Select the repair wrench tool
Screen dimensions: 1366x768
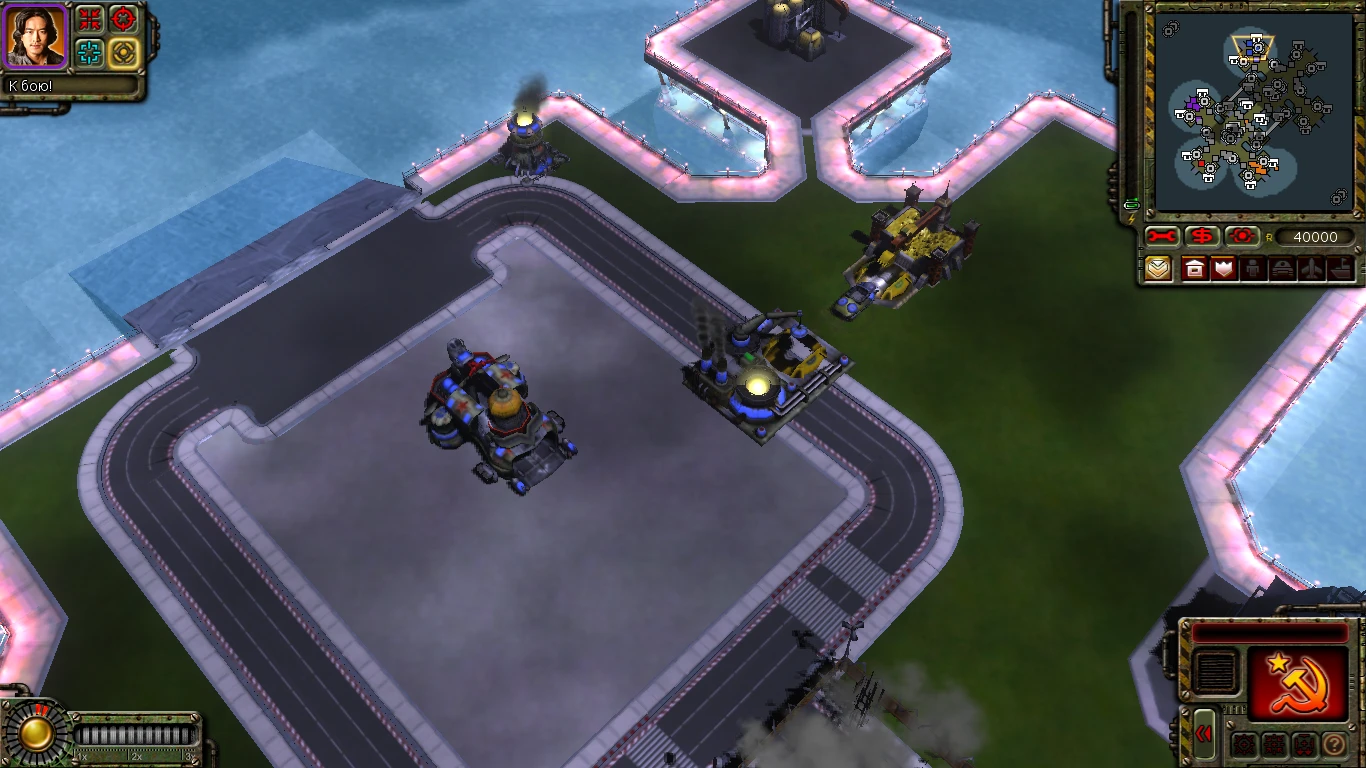[1161, 236]
